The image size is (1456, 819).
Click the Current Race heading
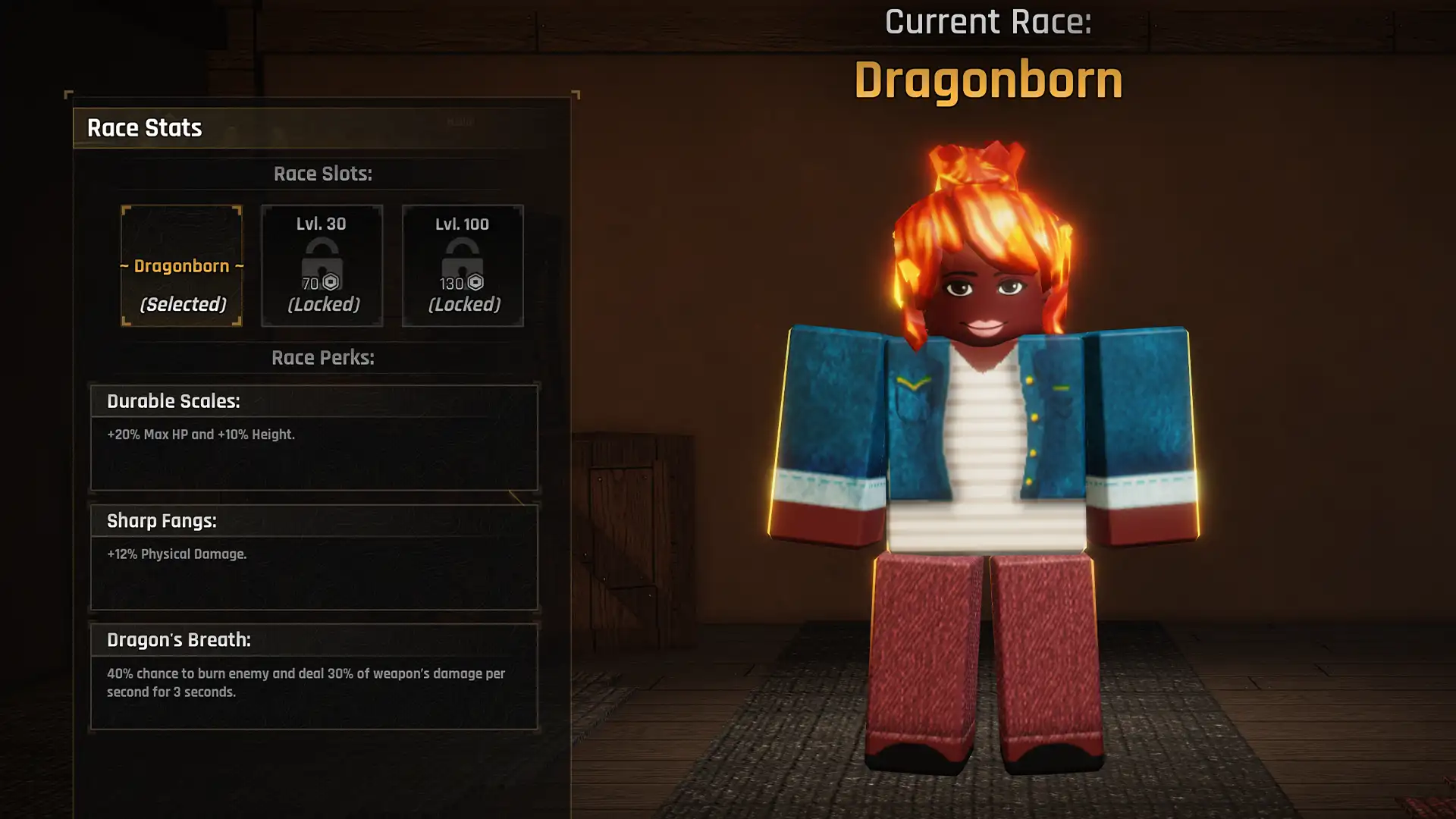988,22
